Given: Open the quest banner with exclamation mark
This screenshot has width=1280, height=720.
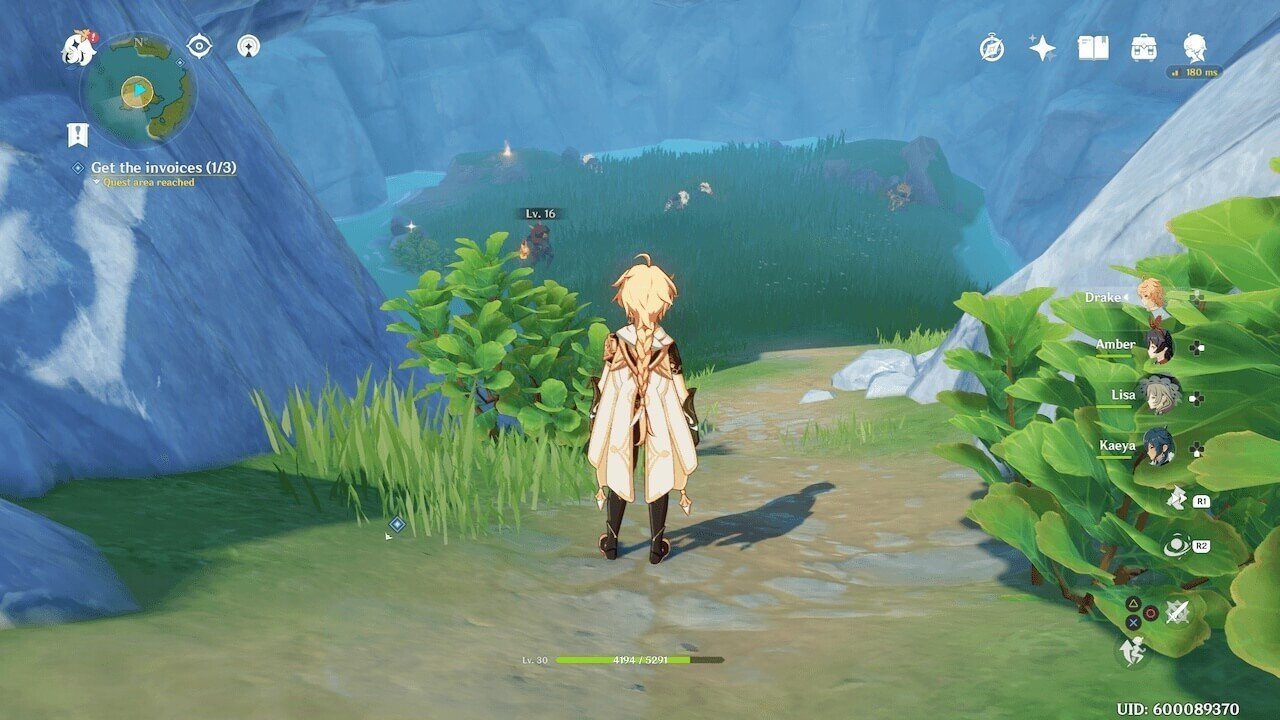Looking at the screenshot, I should tap(77, 135).
